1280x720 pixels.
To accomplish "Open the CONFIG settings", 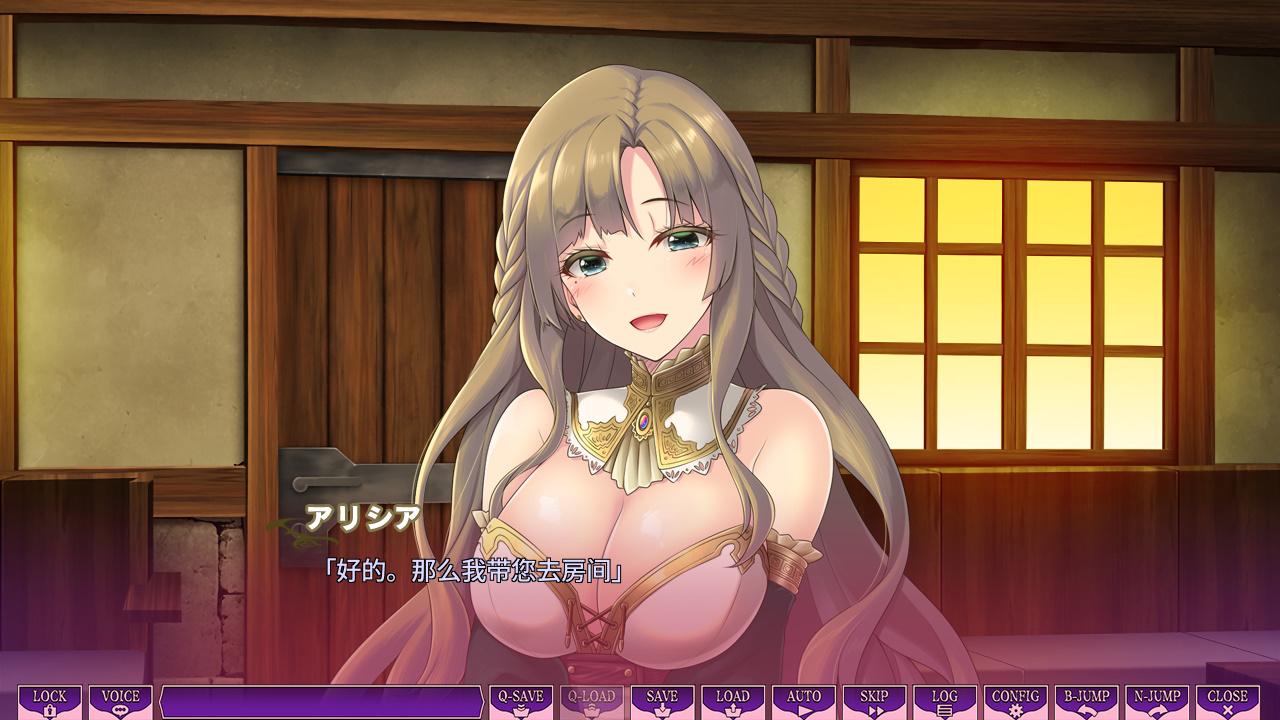I will click(x=1015, y=702).
